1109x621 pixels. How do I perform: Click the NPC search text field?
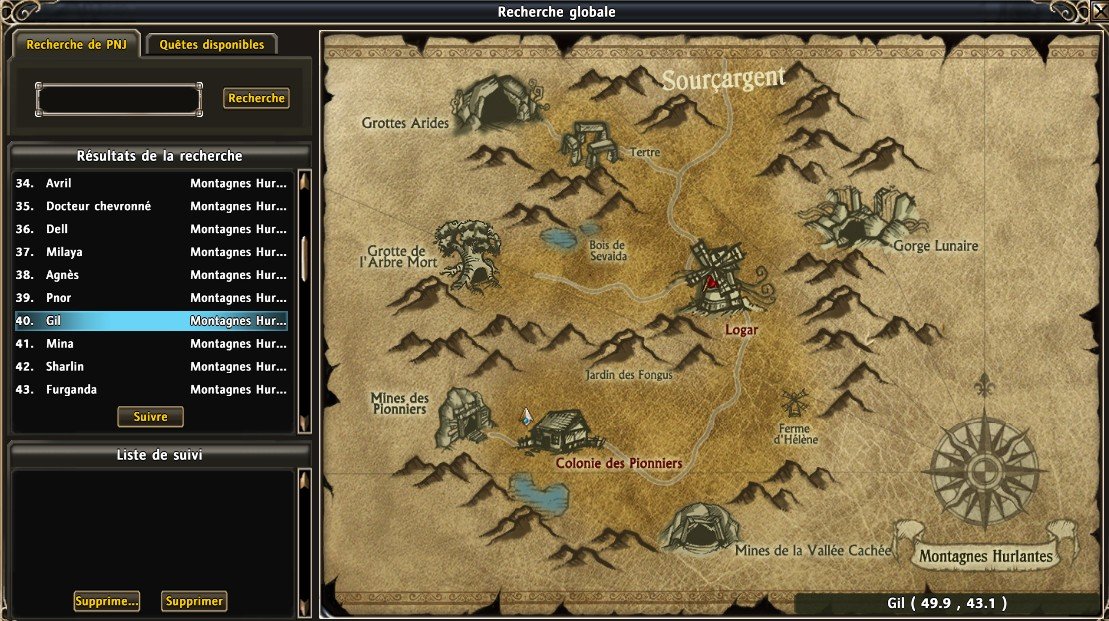coord(118,99)
